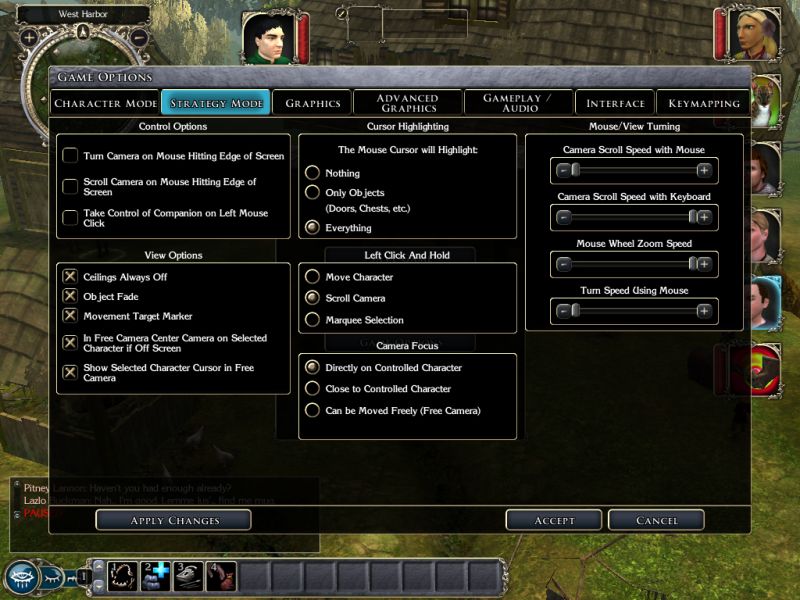Apply Changes to game options
The image size is (800, 600).
[173, 520]
